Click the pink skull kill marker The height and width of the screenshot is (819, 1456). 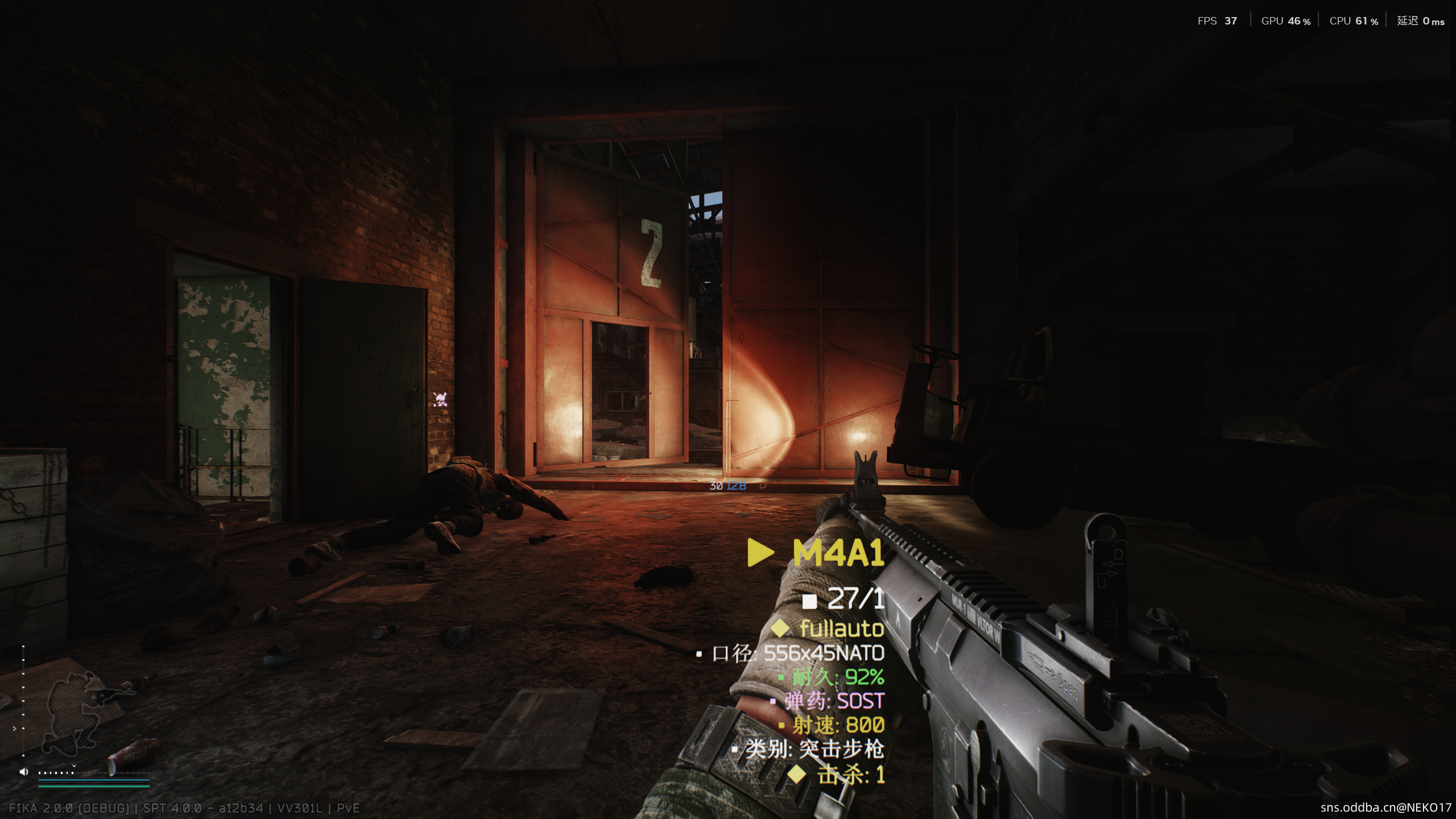(x=440, y=399)
